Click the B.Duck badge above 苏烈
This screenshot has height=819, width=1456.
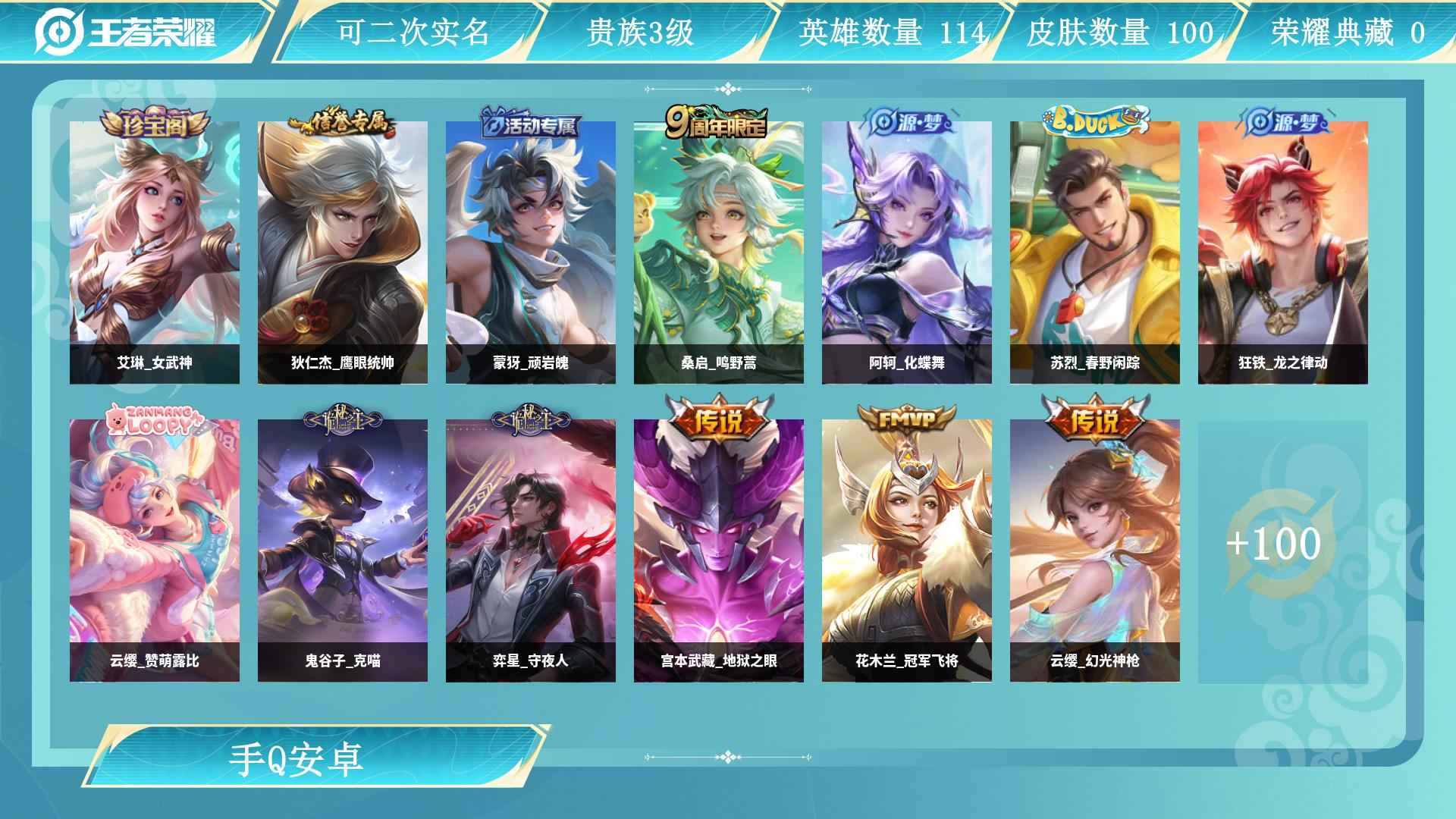(x=1092, y=120)
